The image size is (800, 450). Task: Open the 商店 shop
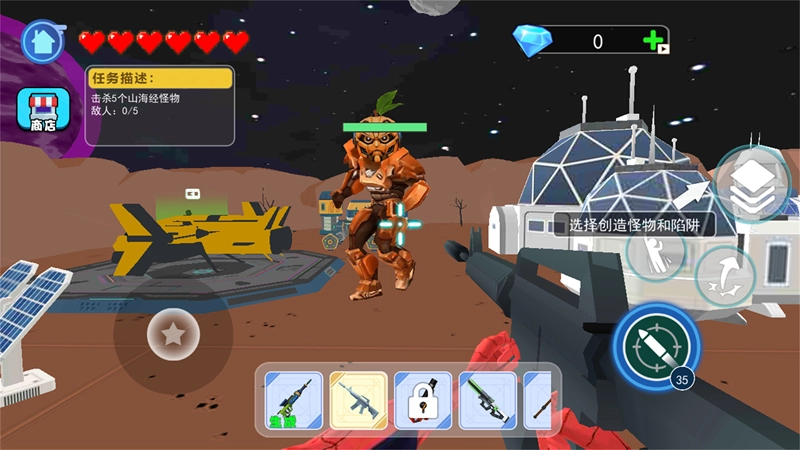pyautogui.click(x=42, y=110)
